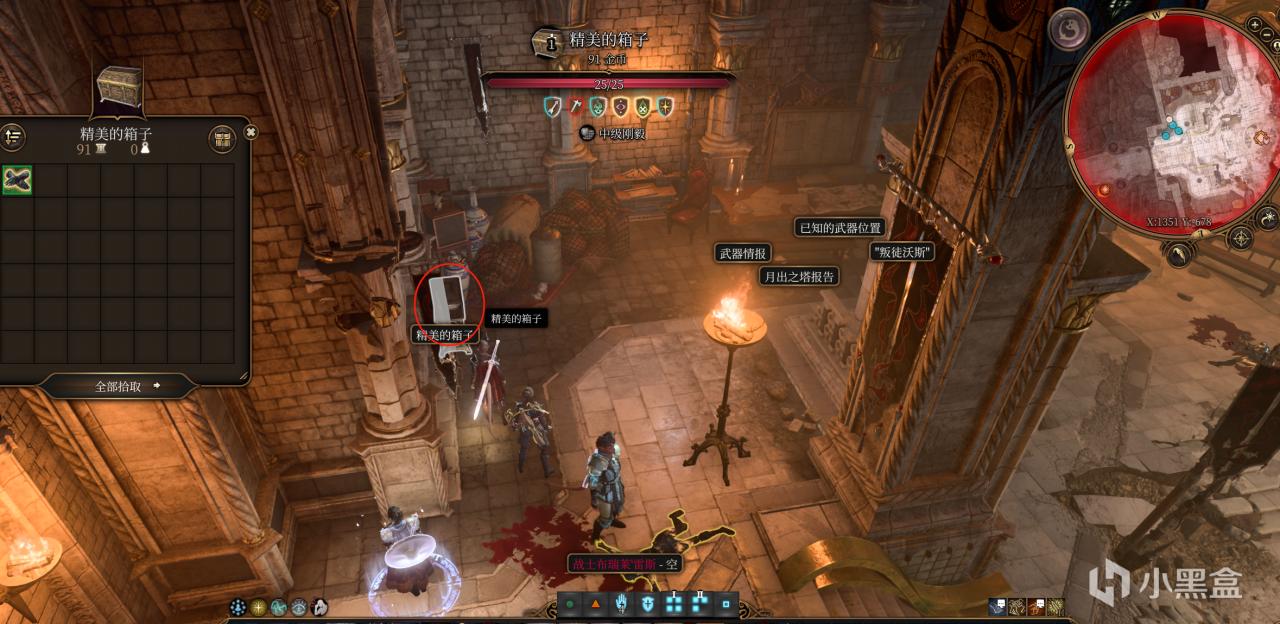
Task: Click the orange triangle hotbar button
Action: [596, 604]
